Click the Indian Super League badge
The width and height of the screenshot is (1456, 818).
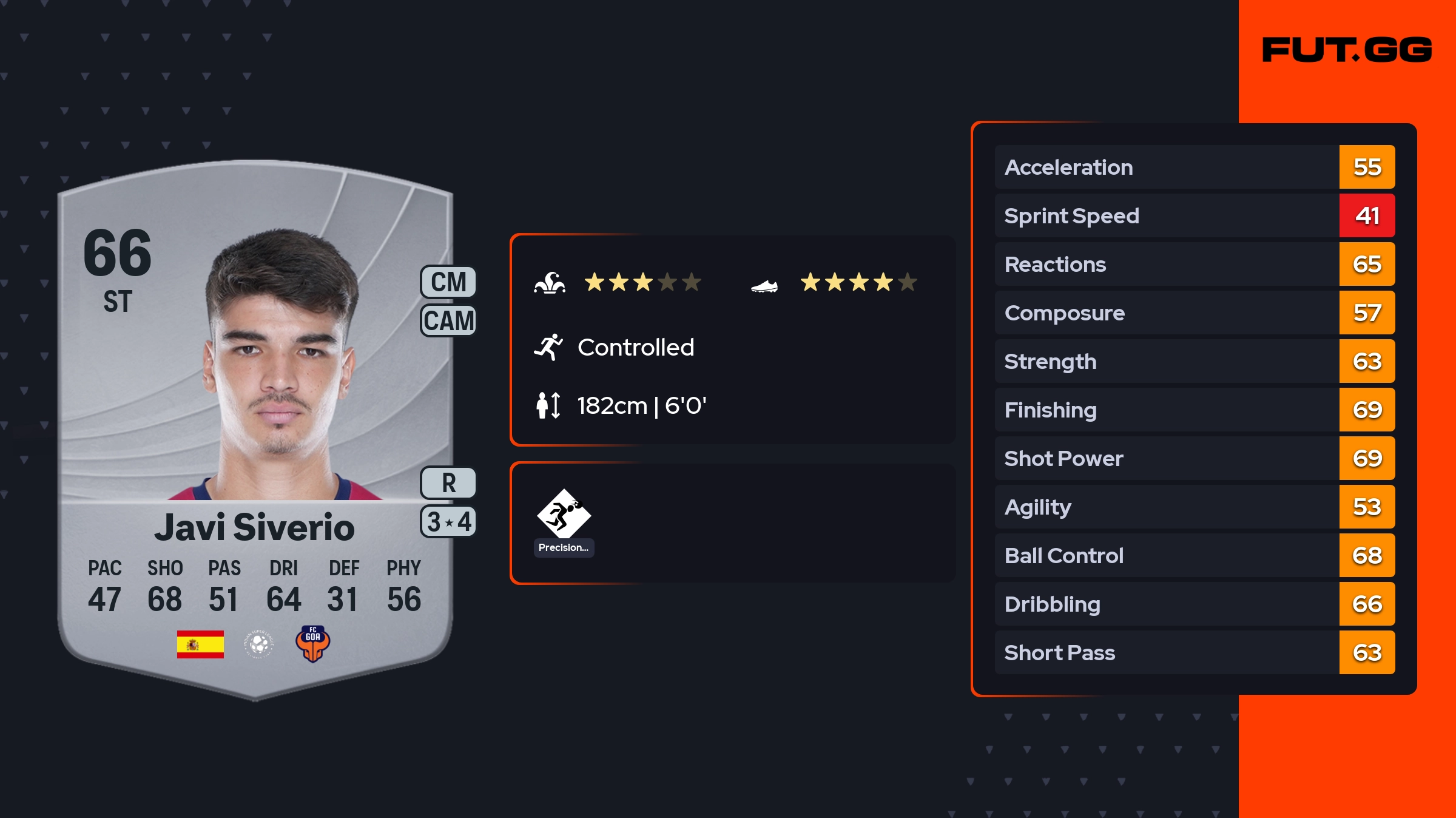click(x=259, y=644)
